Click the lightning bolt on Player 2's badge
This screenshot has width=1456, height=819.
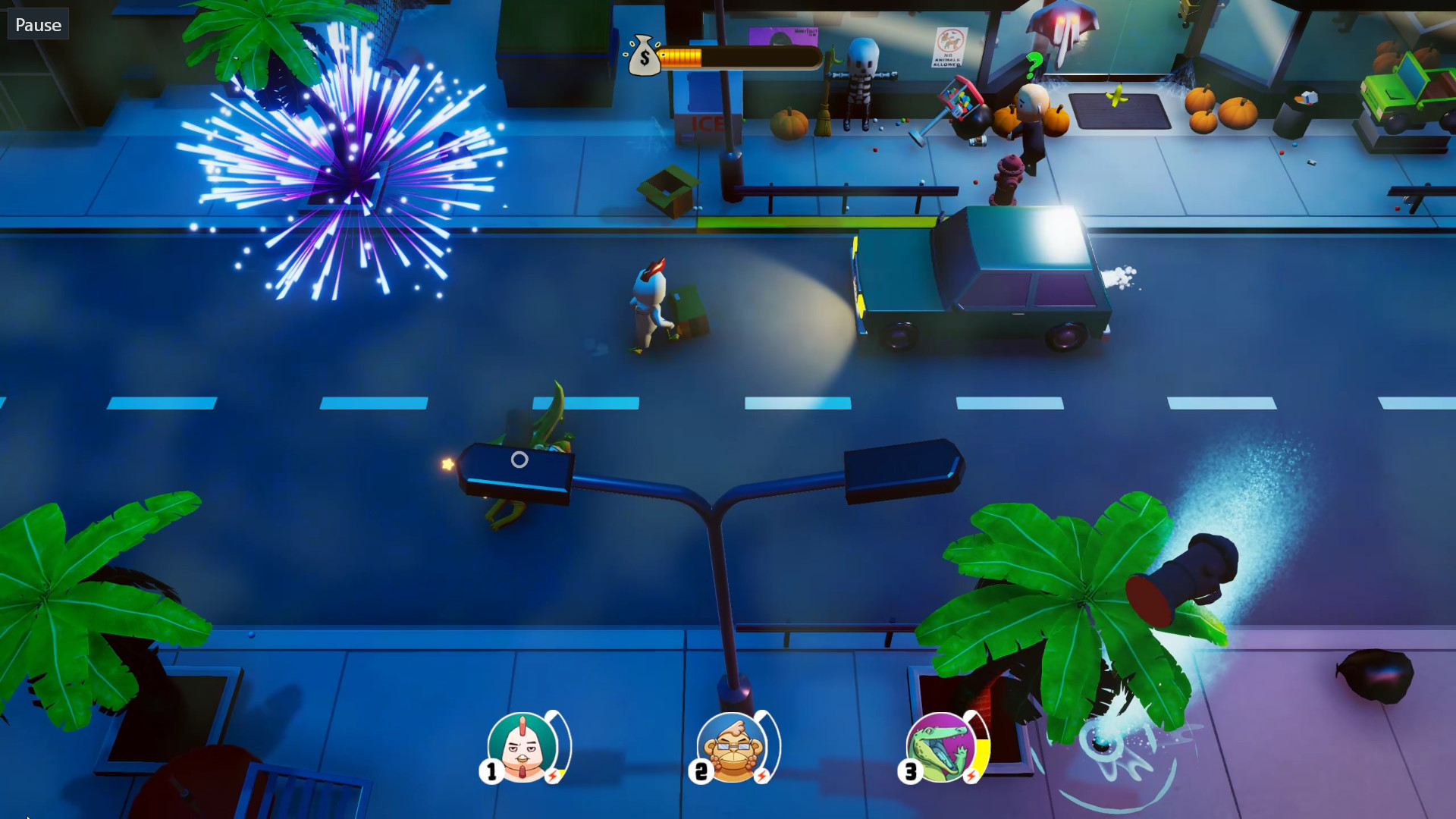pos(762,776)
